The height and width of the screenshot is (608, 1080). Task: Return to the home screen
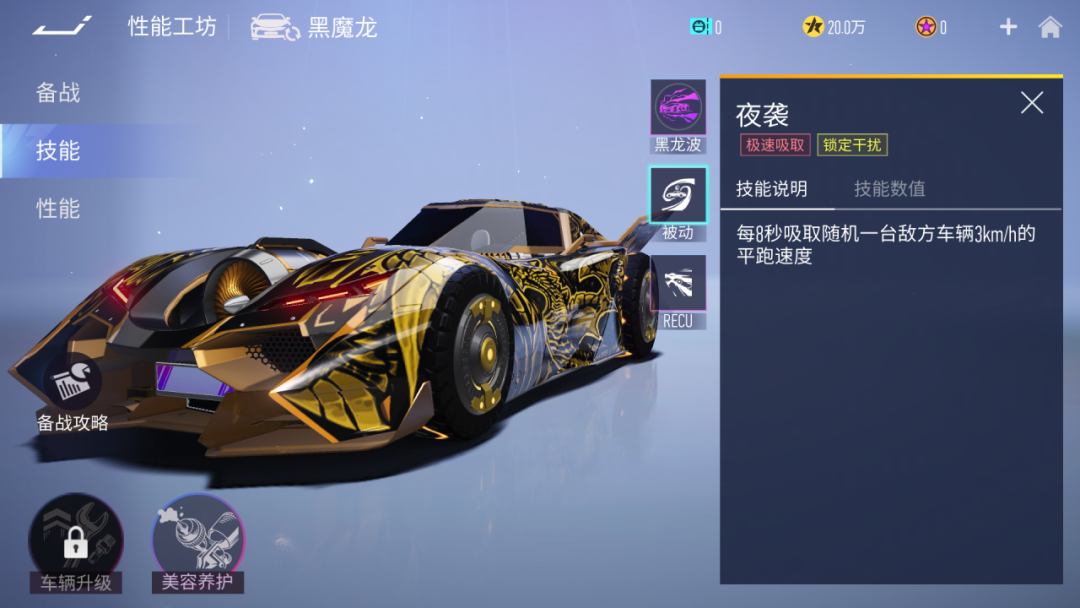coord(1050,27)
